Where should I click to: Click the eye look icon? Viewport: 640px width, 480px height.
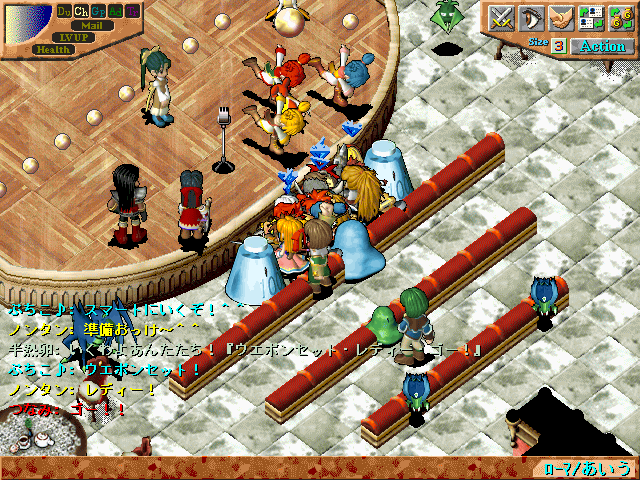530,17
